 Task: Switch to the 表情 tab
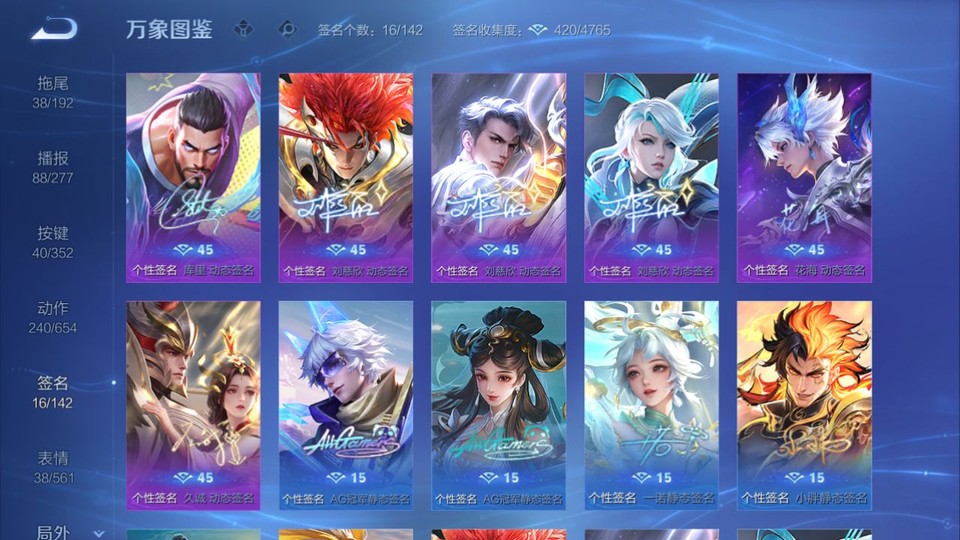click(53, 466)
